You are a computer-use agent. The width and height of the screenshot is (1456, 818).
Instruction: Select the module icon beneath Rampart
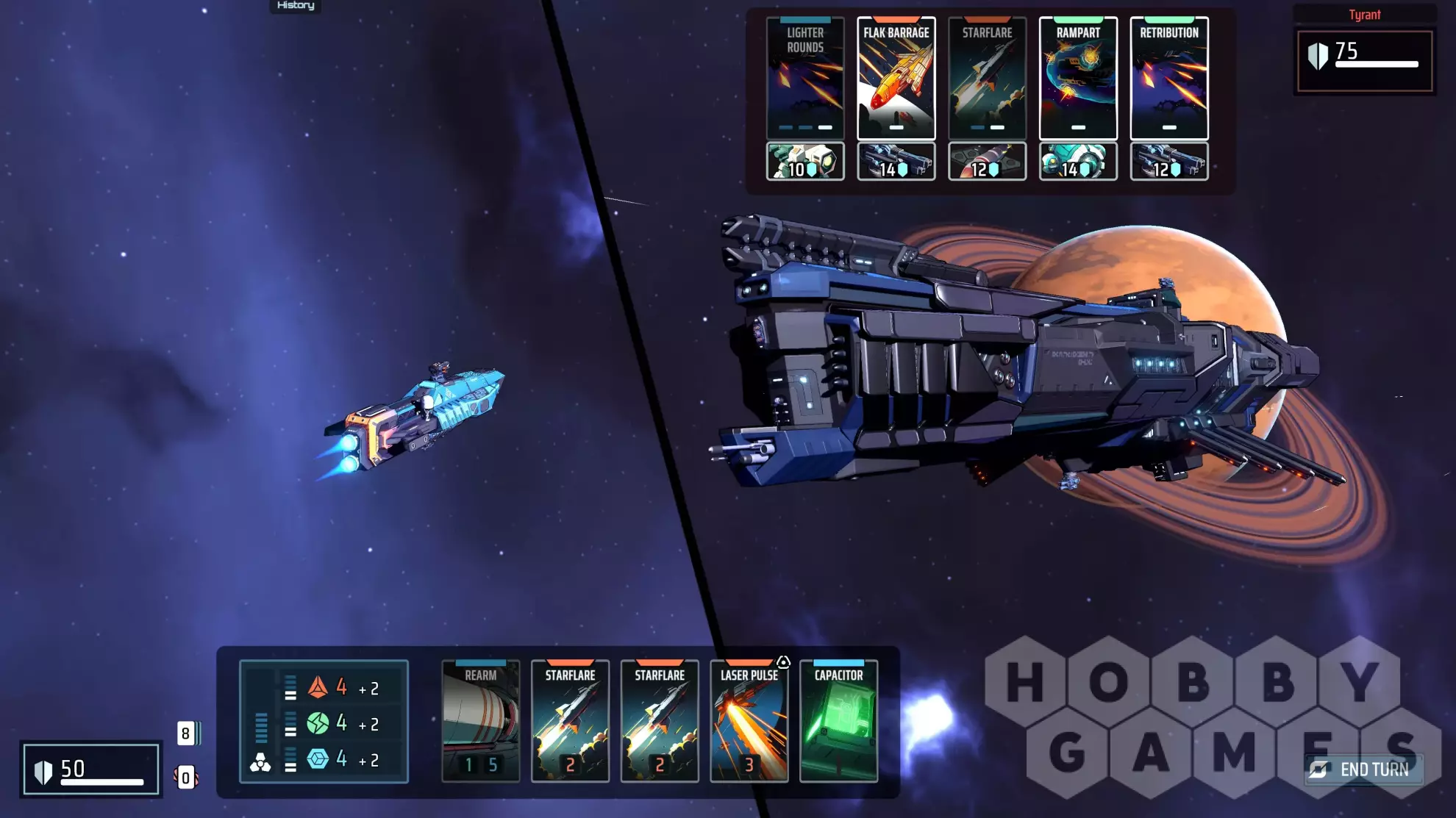pyautogui.click(x=1078, y=162)
